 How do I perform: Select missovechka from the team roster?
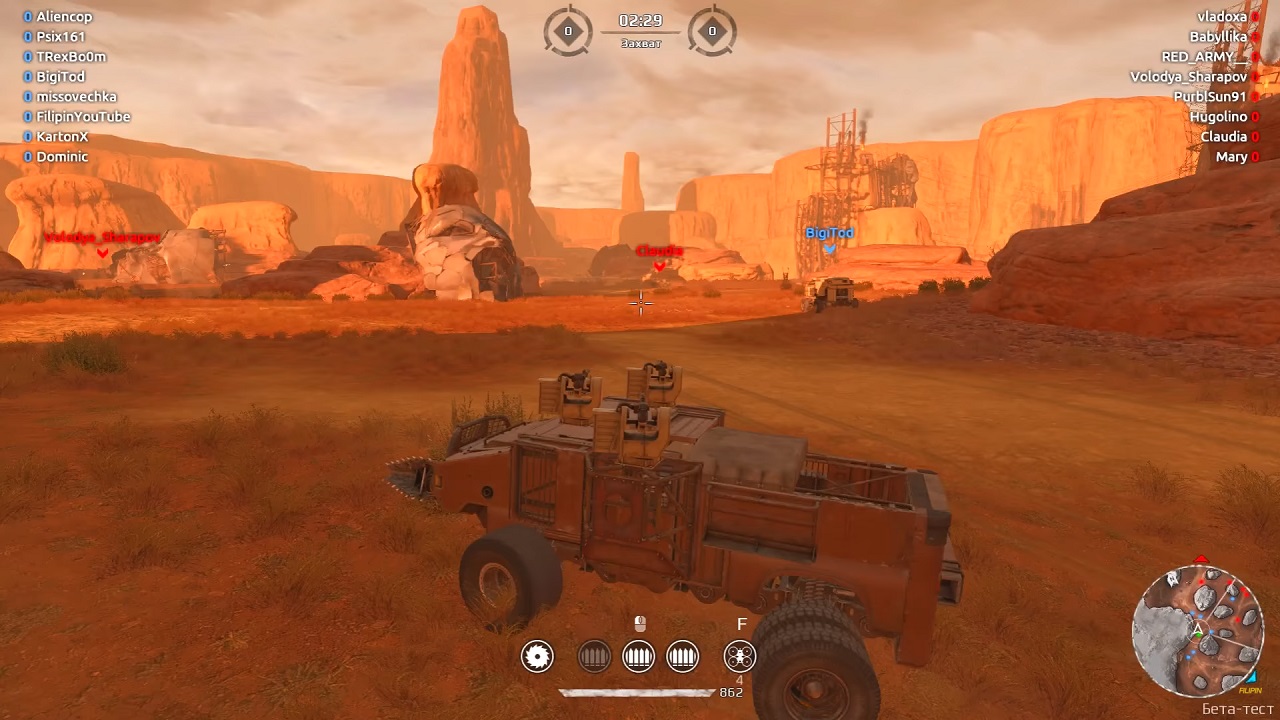76,97
